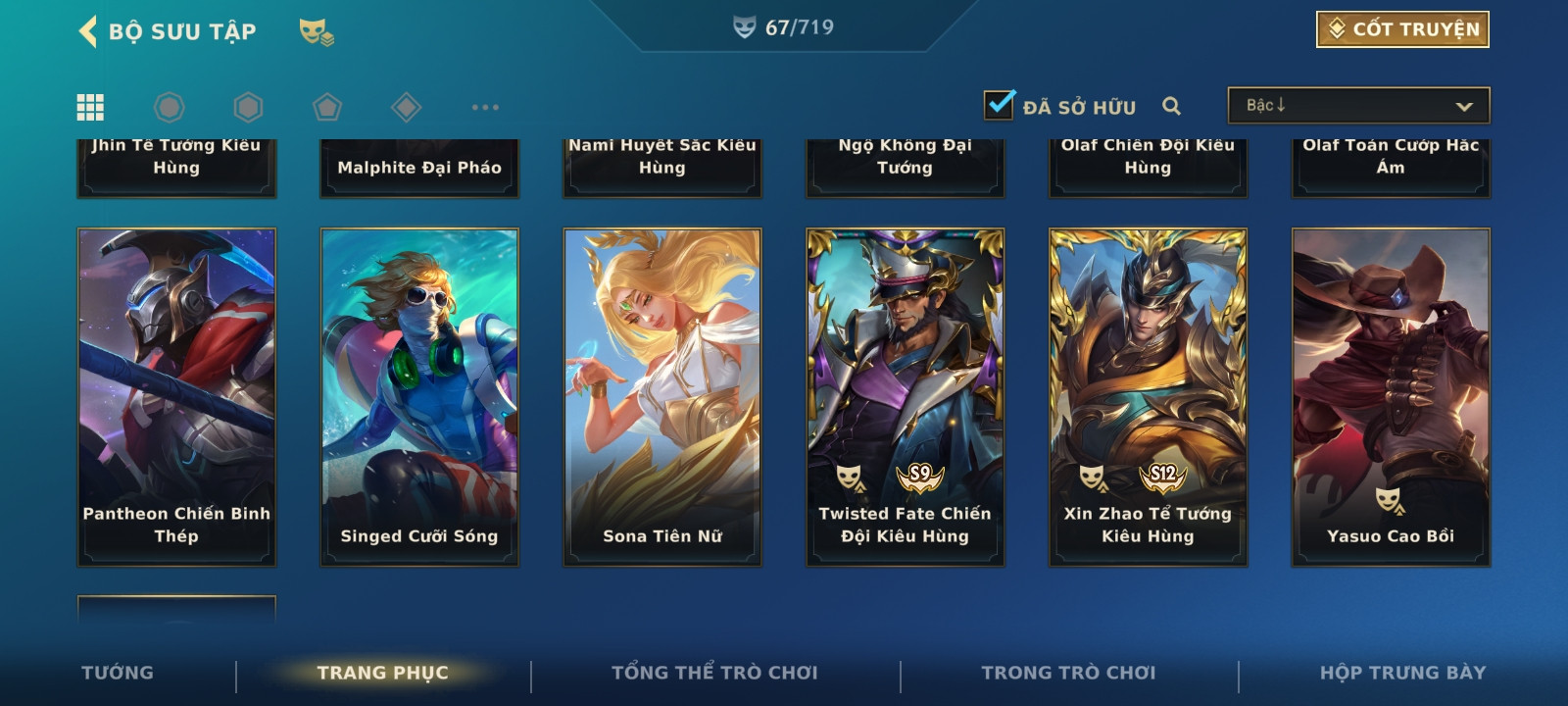Open the Sona Tiên Nữ skin
Screen dimensions: 1568x706
tap(662, 397)
